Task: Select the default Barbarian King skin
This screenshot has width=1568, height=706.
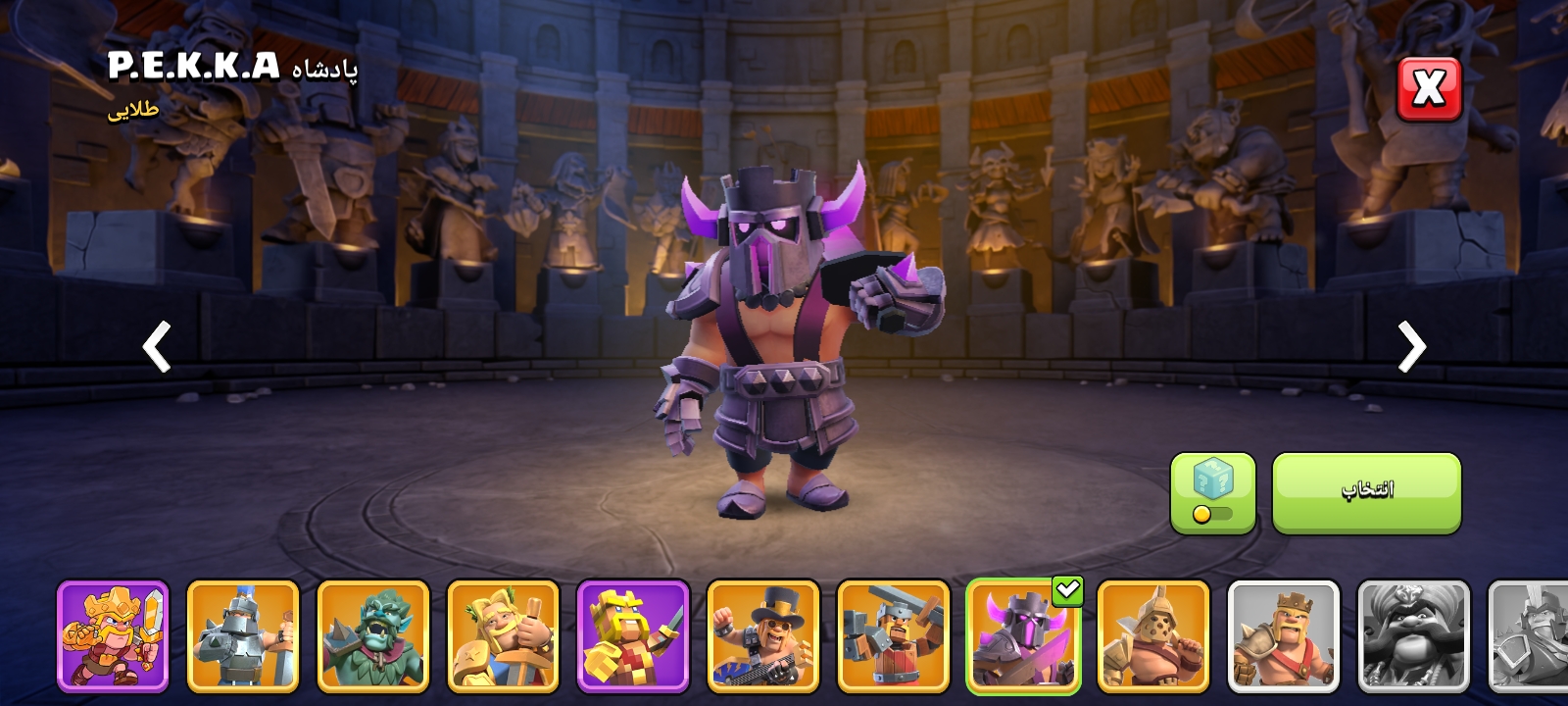Action: [x=1284, y=636]
